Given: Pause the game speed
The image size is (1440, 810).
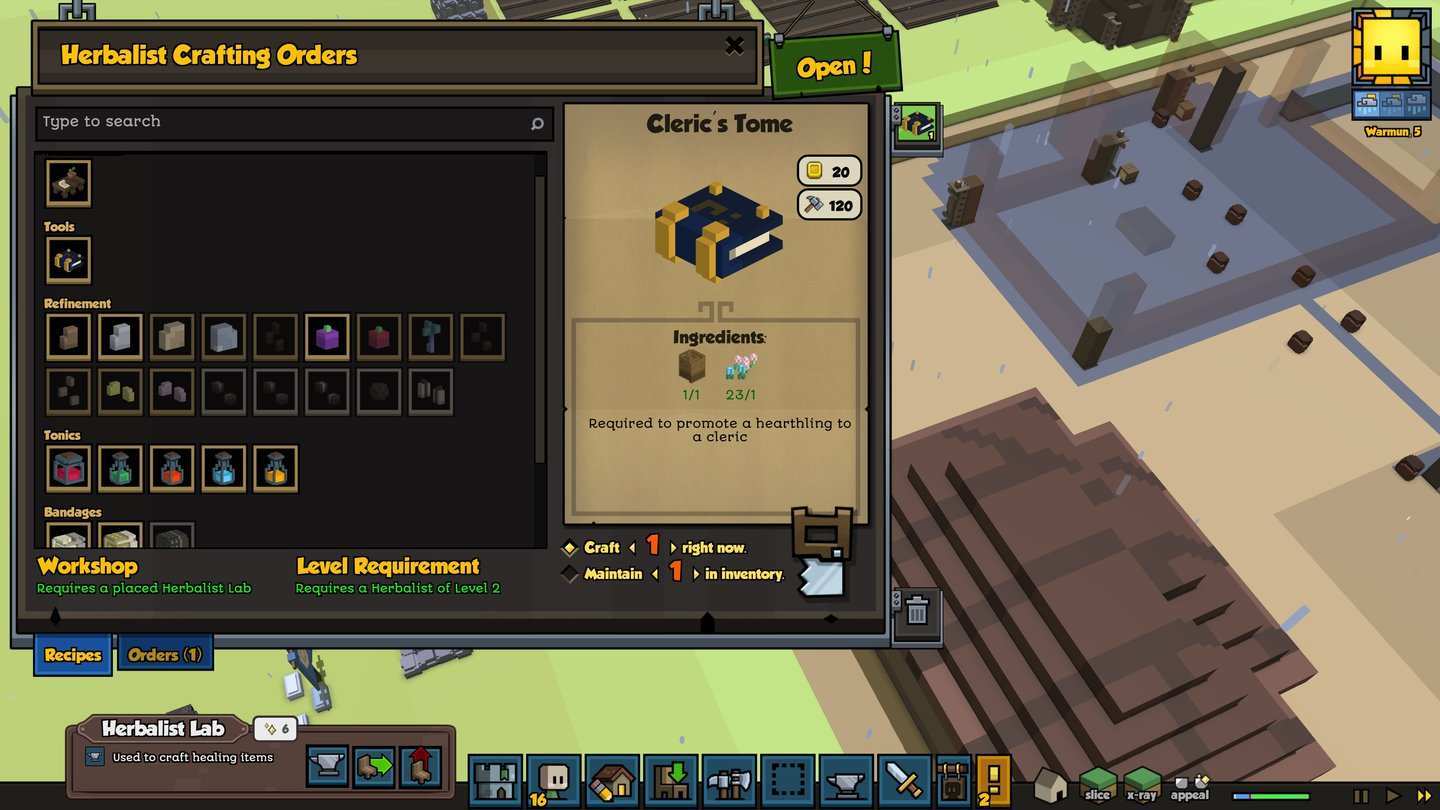Looking at the screenshot, I should pos(1361,796).
